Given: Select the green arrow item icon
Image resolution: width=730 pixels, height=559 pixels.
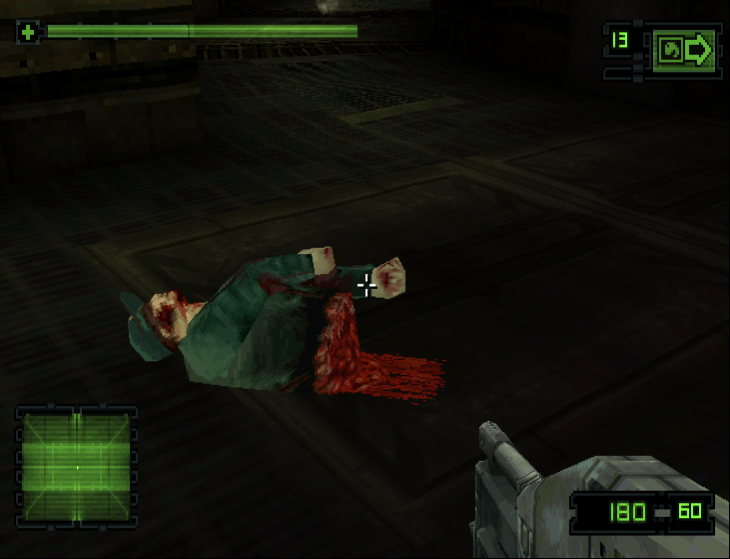Looking at the screenshot, I should click(684, 50).
